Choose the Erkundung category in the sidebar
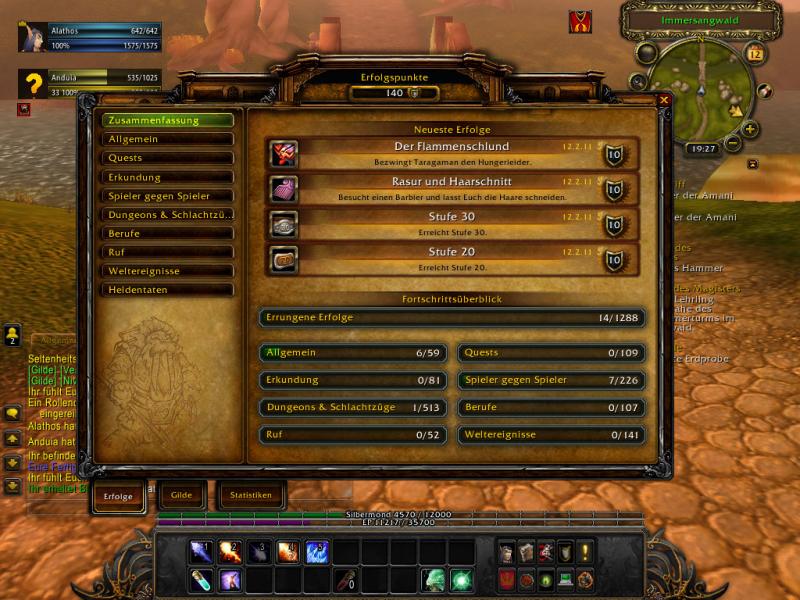The width and height of the screenshot is (800, 600). (x=167, y=177)
